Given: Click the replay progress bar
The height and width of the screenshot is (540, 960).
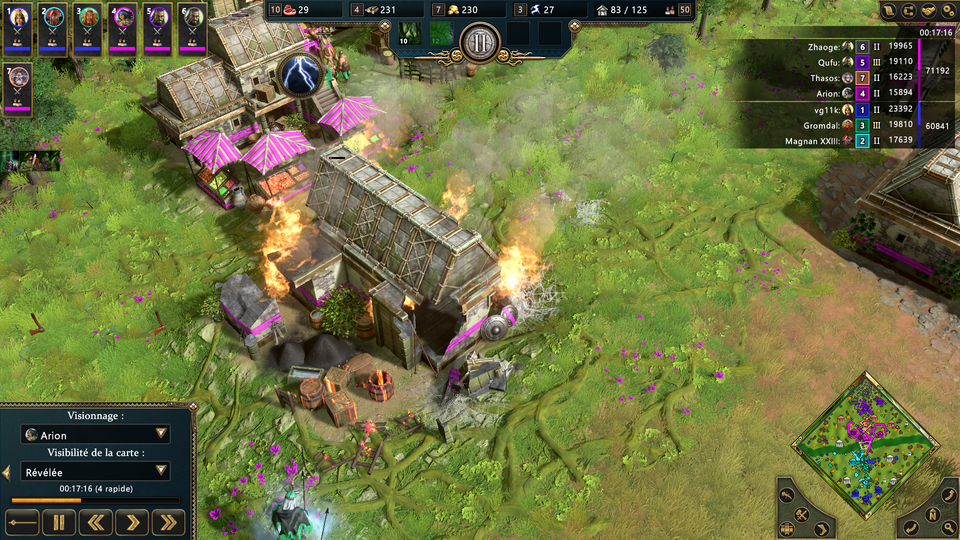Looking at the screenshot, I should pyautogui.click(x=95, y=500).
